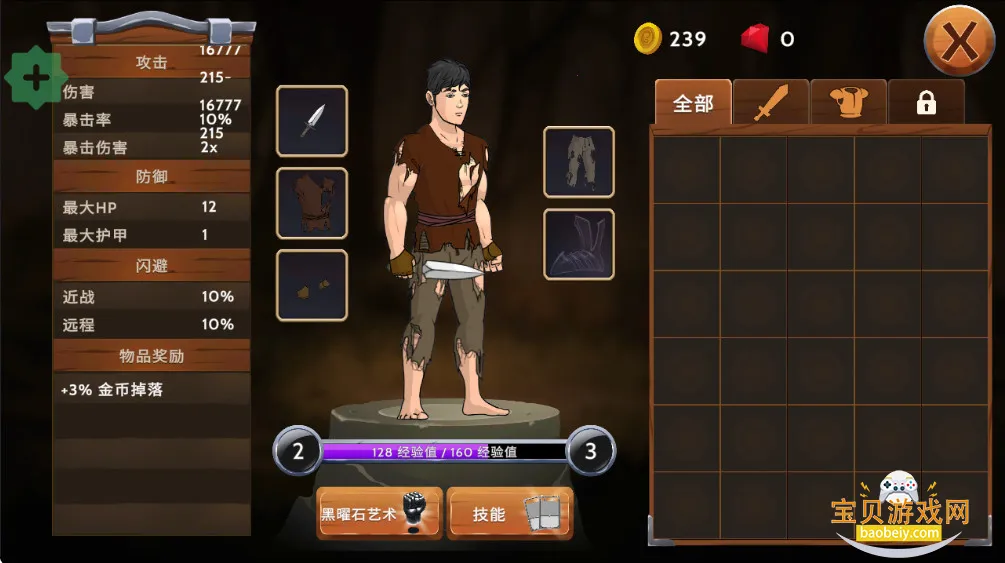Switch to the 全部 inventory tab
Image resolution: width=1005 pixels, height=563 pixels.
(x=693, y=103)
